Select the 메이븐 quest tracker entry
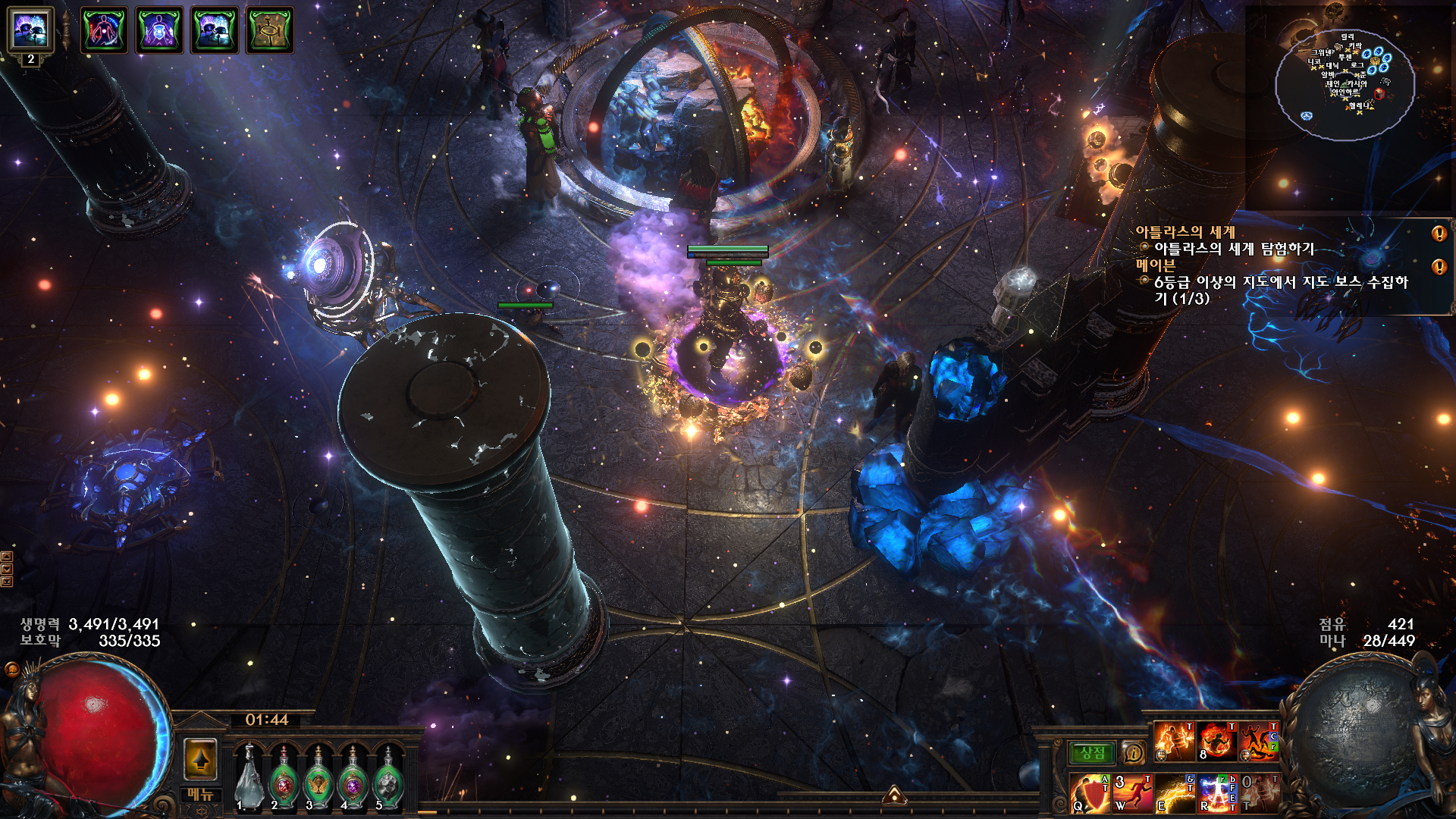The width and height of the screenshot is (1456, 819). [1155, 265]
